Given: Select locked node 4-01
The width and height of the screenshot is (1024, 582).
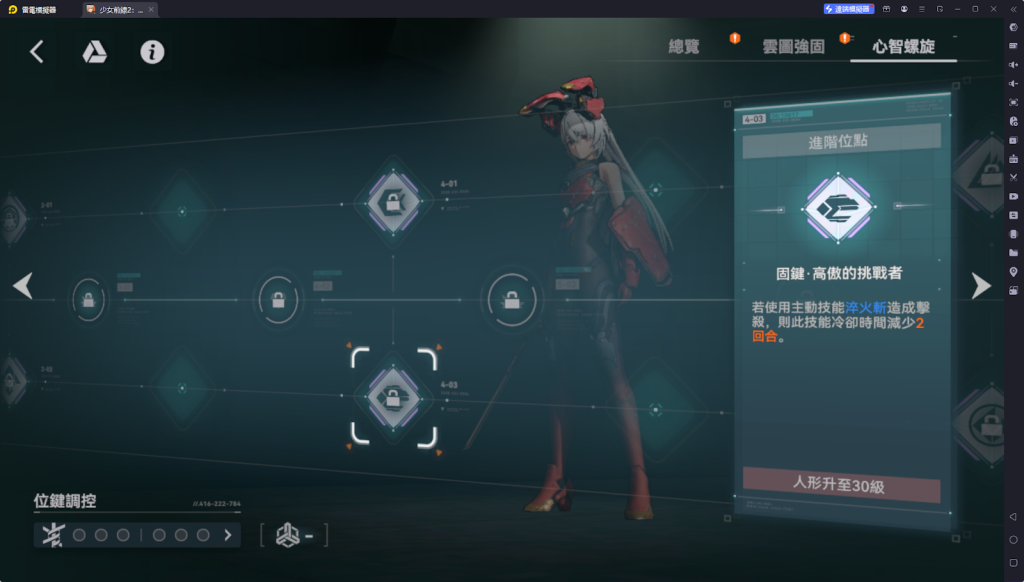Looking at the screenshot, I should coord(394,204).
